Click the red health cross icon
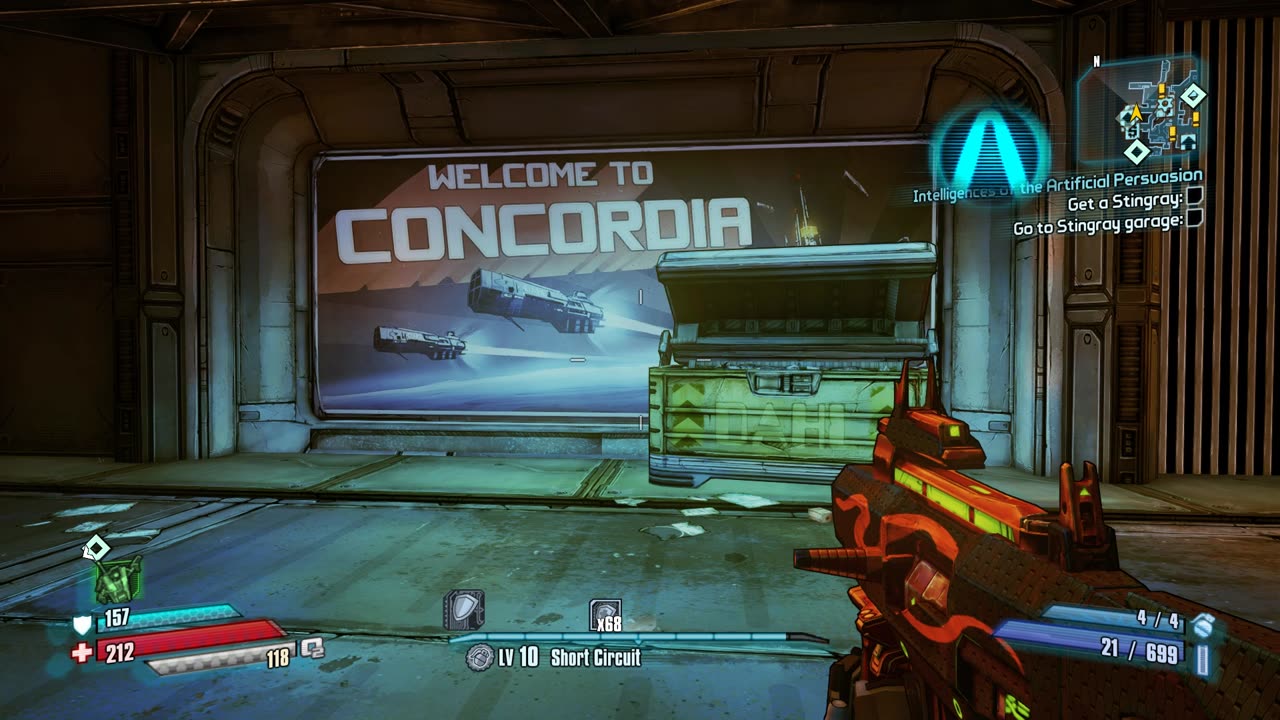The width and height of the screenshot is (1280, 720). click(82, 652)
